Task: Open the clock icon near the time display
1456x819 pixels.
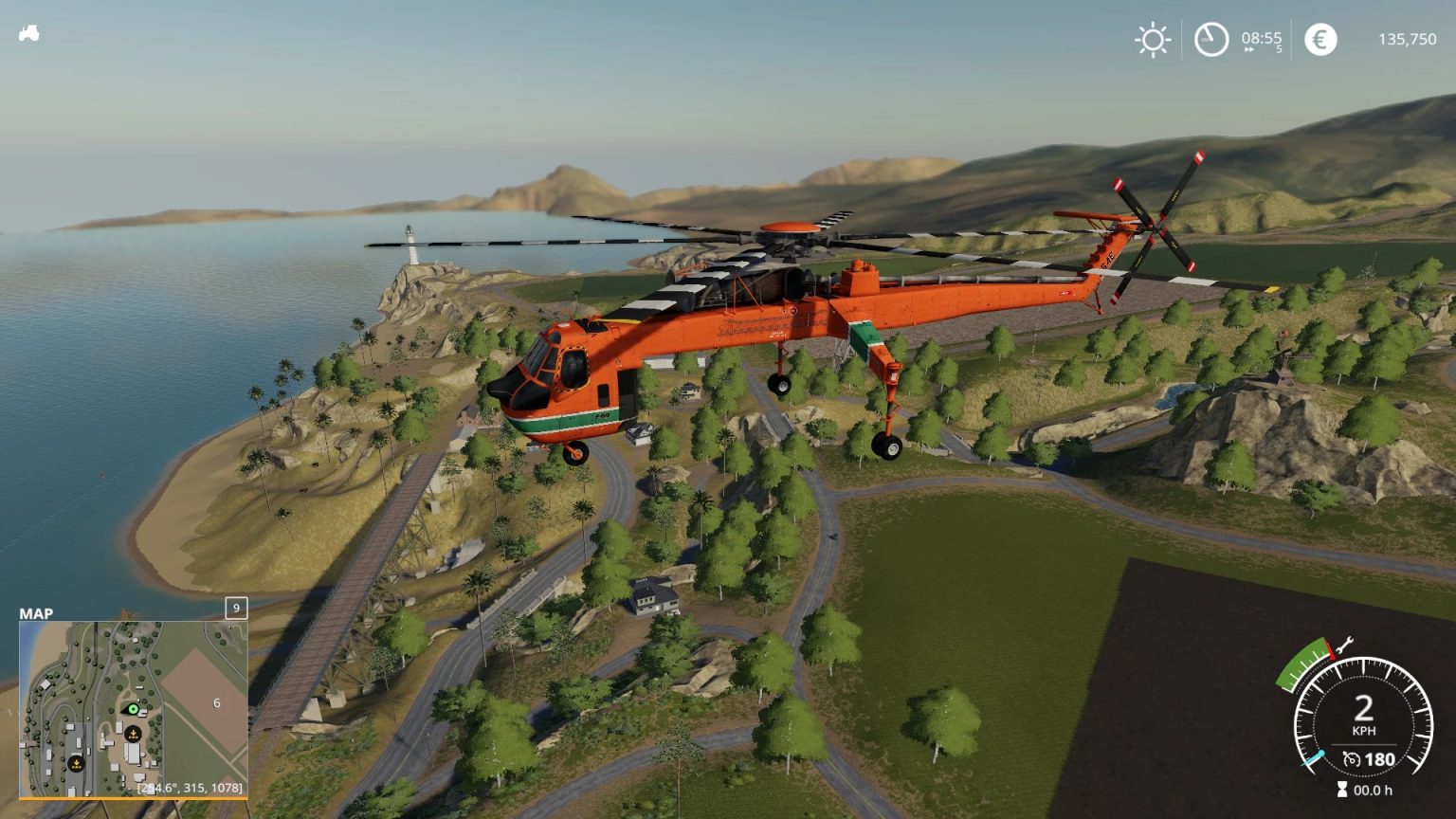Action: point(1210,40)
